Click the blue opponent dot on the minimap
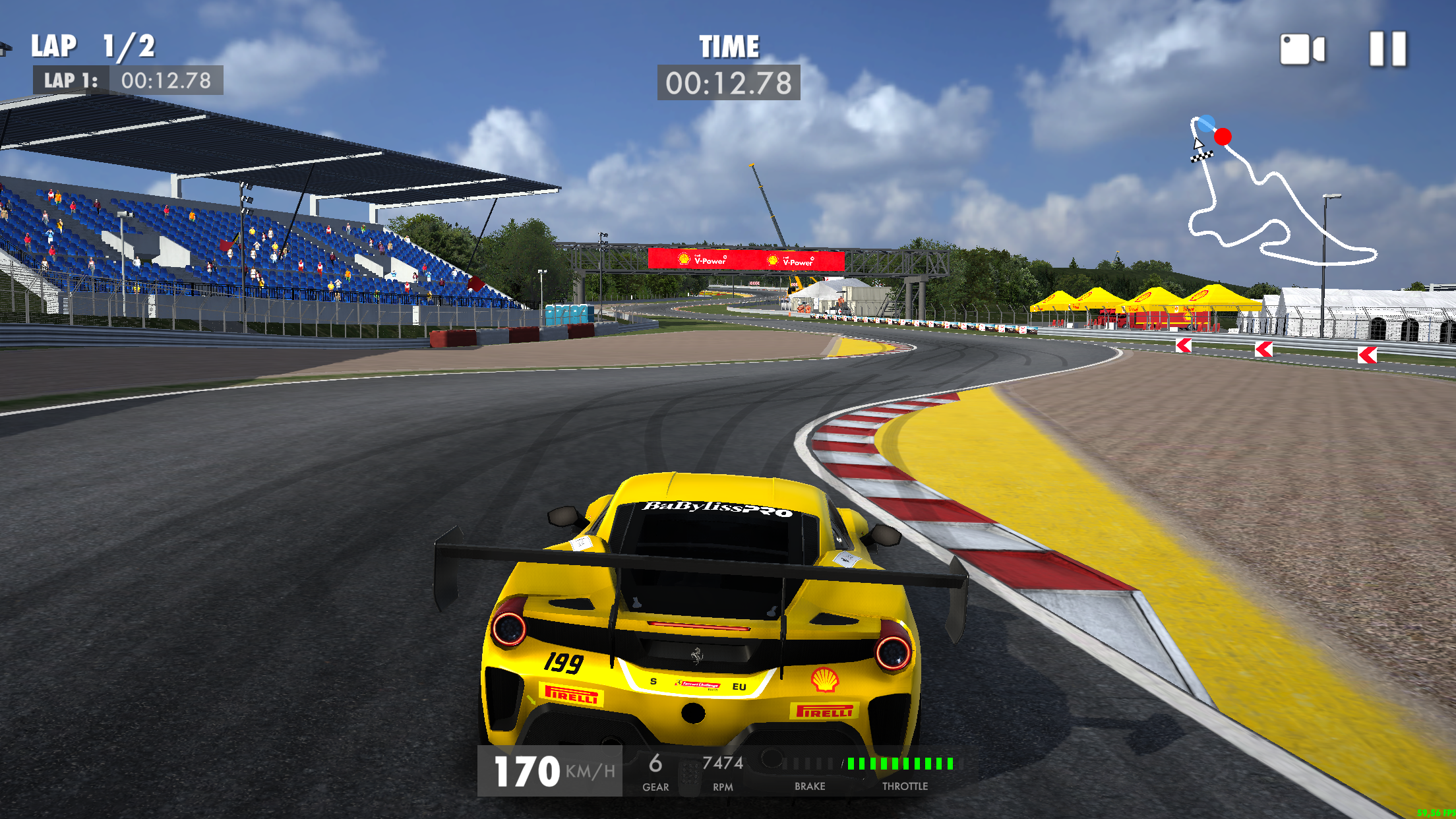 [x=1206, y=123]
